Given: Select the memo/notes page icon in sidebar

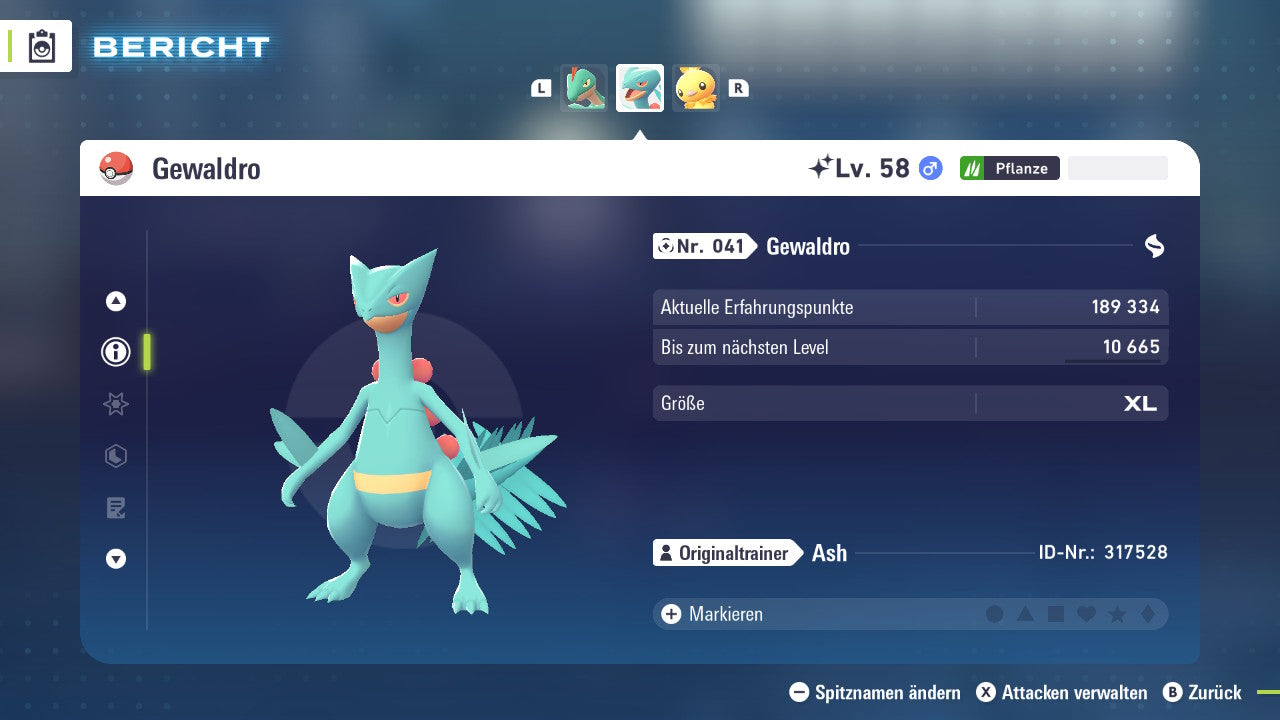Looking at the screenshot, I should (116, 508).
